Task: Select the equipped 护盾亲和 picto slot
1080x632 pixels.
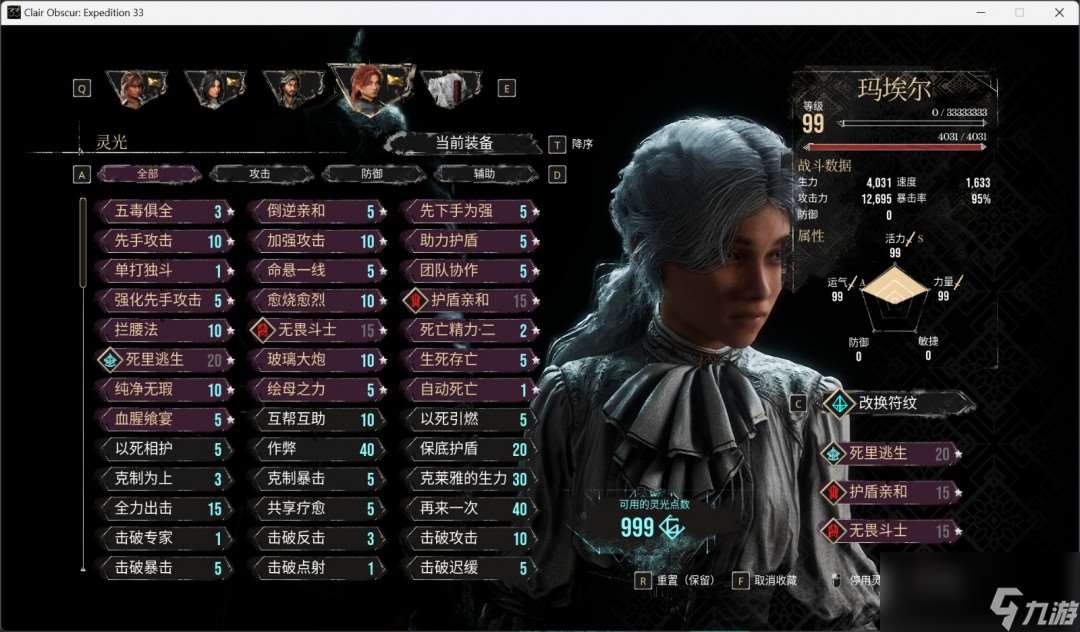Action: click(890, 492)
